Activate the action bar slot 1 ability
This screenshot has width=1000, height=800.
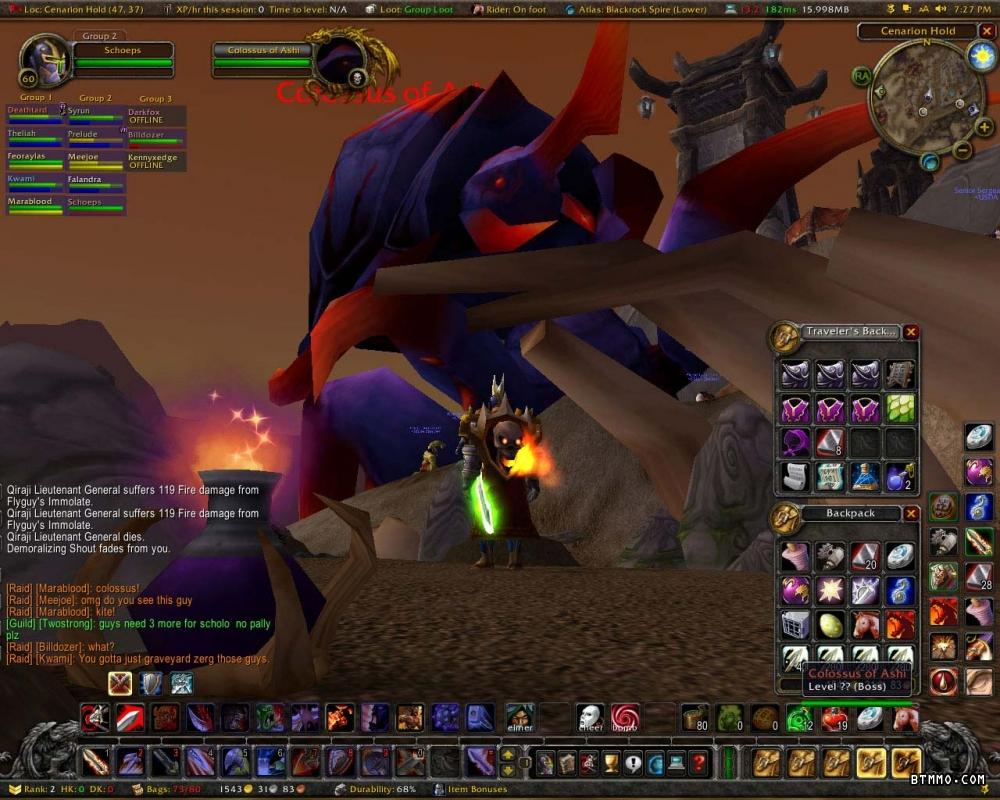tap(96, 762)
